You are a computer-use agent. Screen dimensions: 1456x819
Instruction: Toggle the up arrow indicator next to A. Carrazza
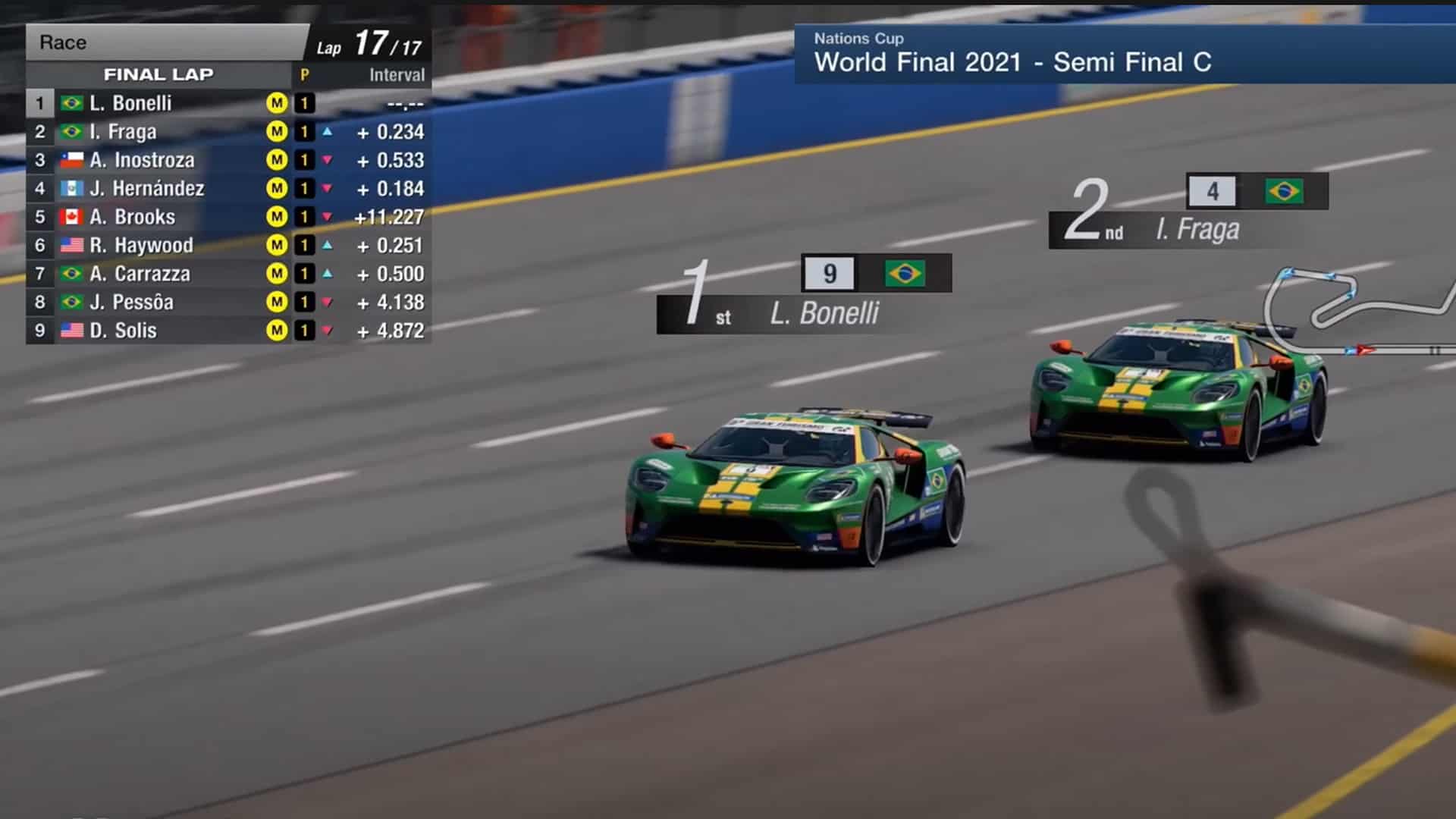(x=328, y=274)
